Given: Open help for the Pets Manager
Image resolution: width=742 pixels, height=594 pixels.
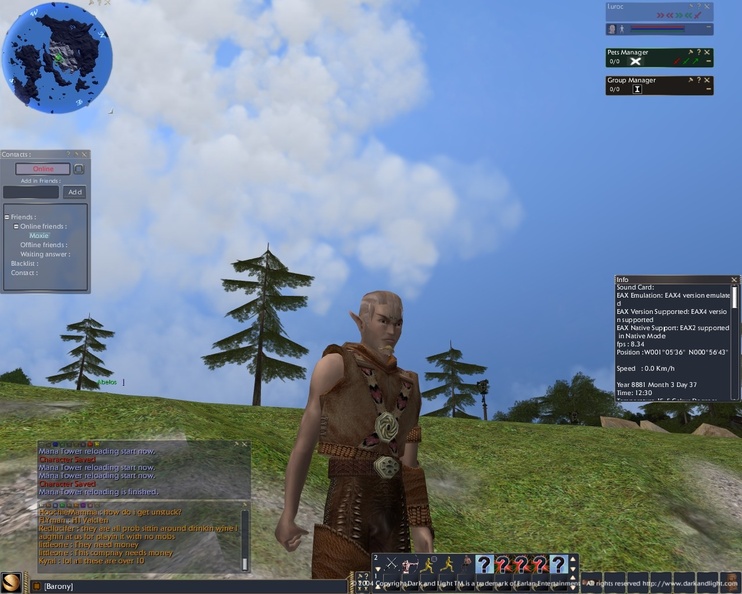Looking at the screenshot, I should tap(699, 52).
